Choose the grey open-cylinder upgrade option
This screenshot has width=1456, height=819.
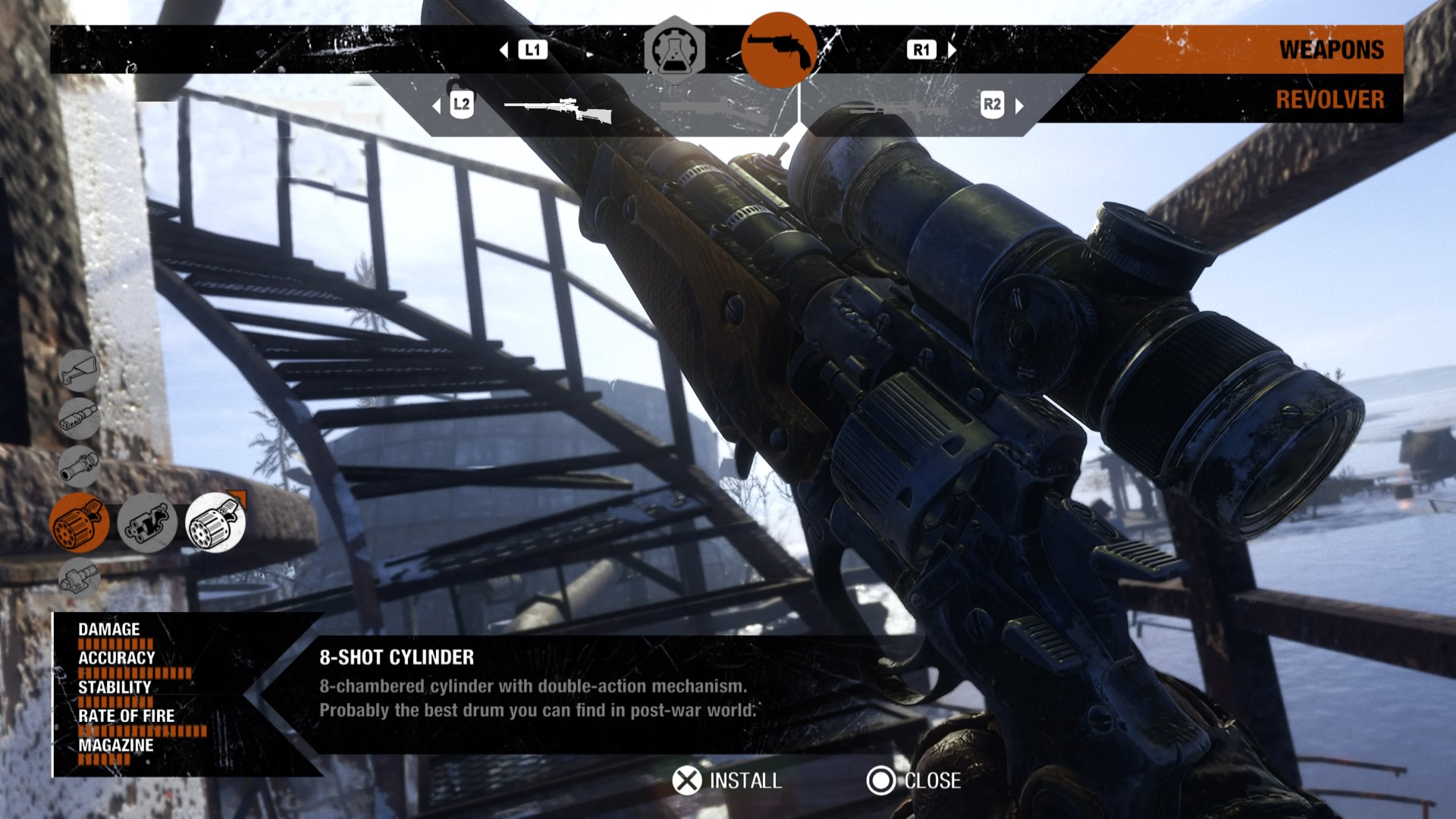point(147,522)
